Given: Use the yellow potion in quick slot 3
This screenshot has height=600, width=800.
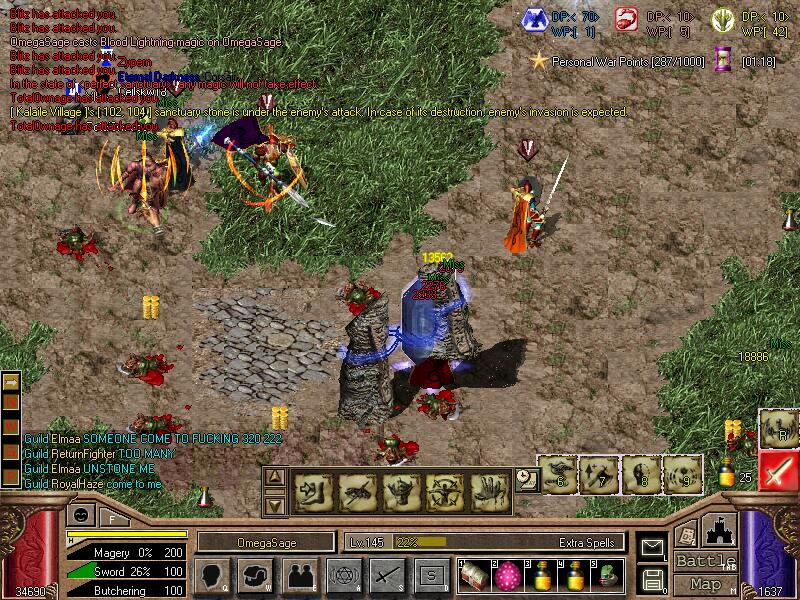Looking at the screenshot, I should (x=542, y=574).
